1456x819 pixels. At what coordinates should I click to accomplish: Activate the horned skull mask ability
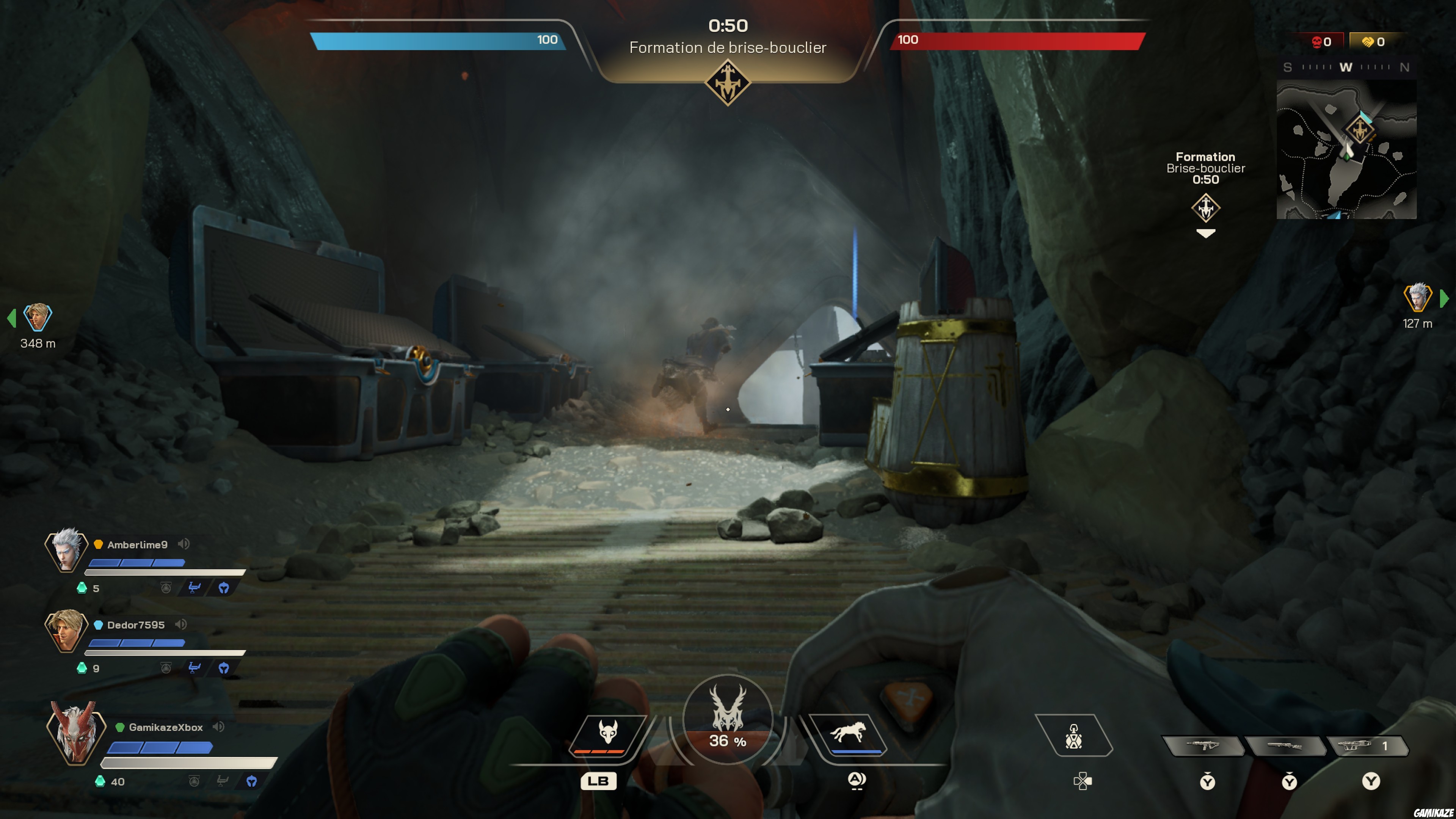[607, 733]
